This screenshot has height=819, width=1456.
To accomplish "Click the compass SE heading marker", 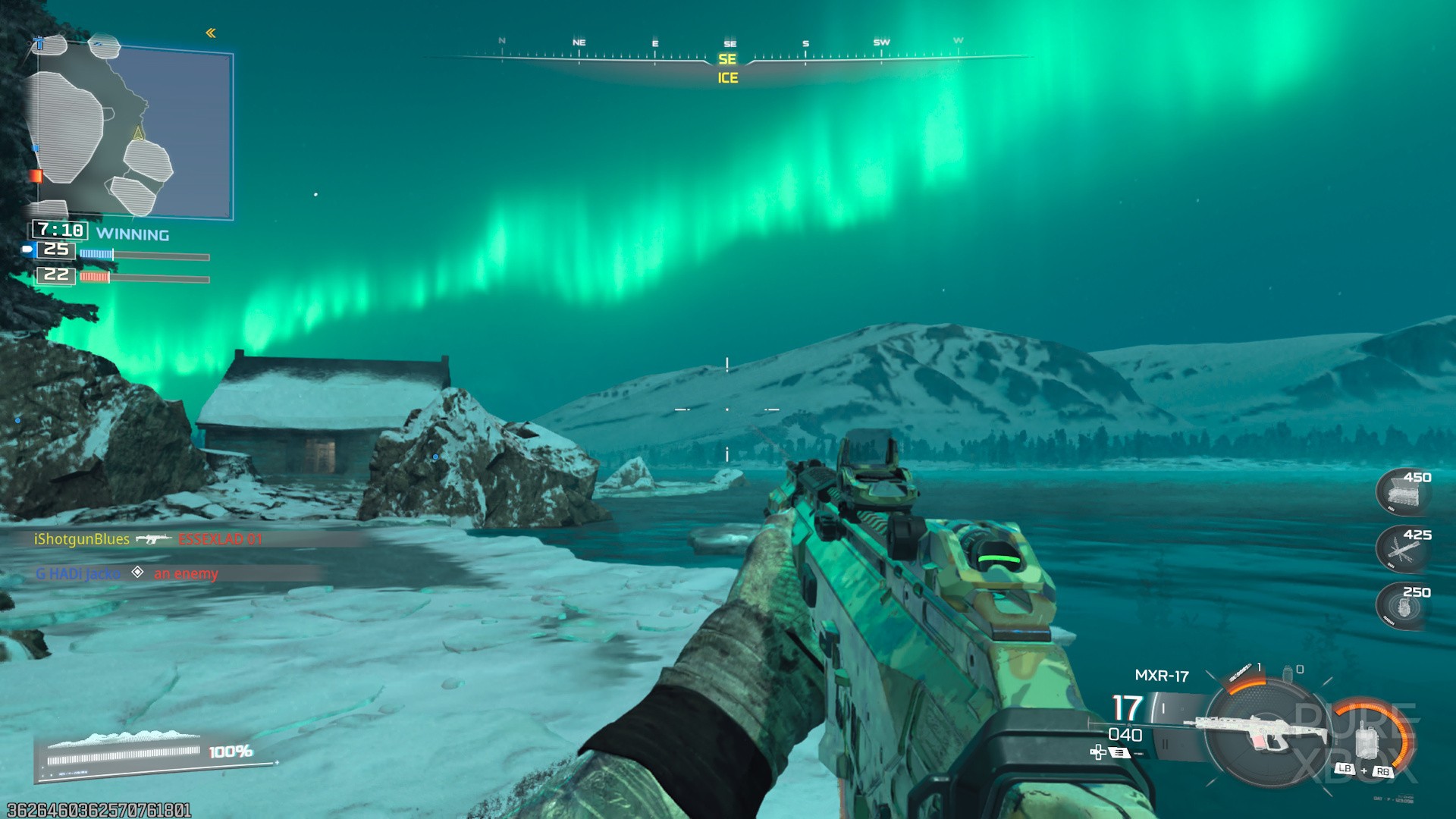I will [727, 59].
